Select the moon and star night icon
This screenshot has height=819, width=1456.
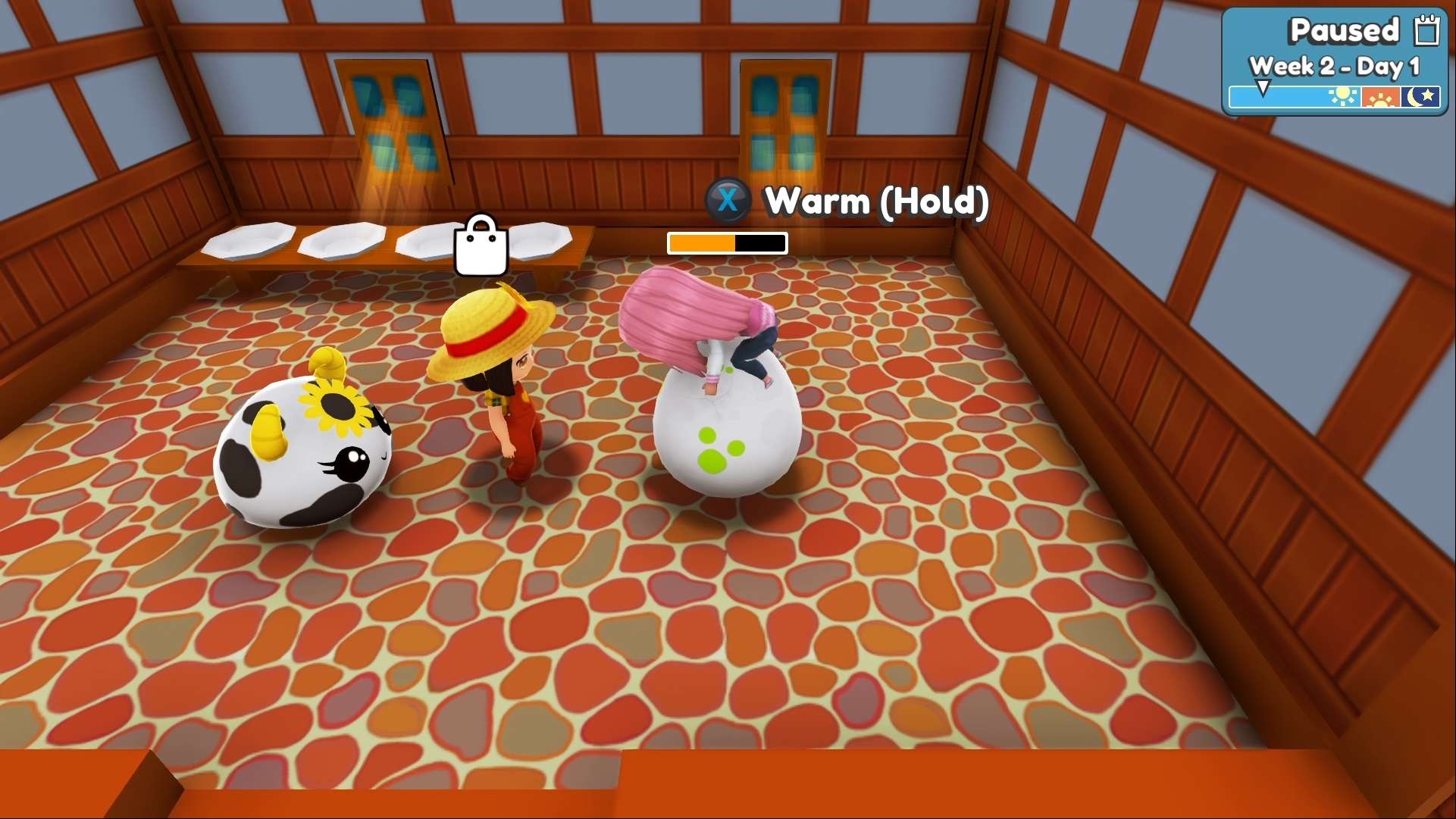(1421, 97)
